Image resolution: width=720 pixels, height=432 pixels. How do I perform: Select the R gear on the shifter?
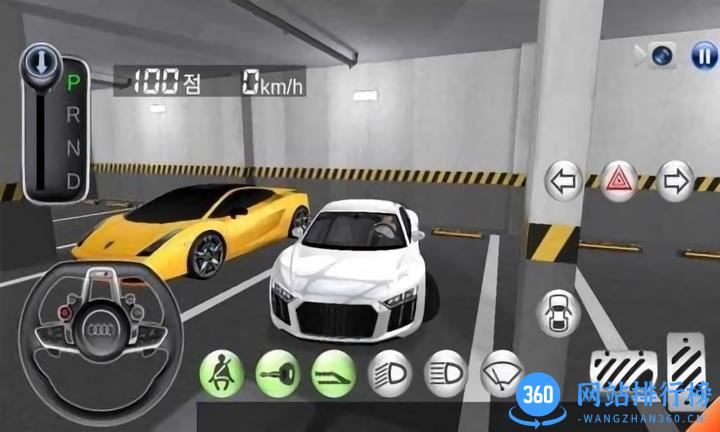click(72, 111)
